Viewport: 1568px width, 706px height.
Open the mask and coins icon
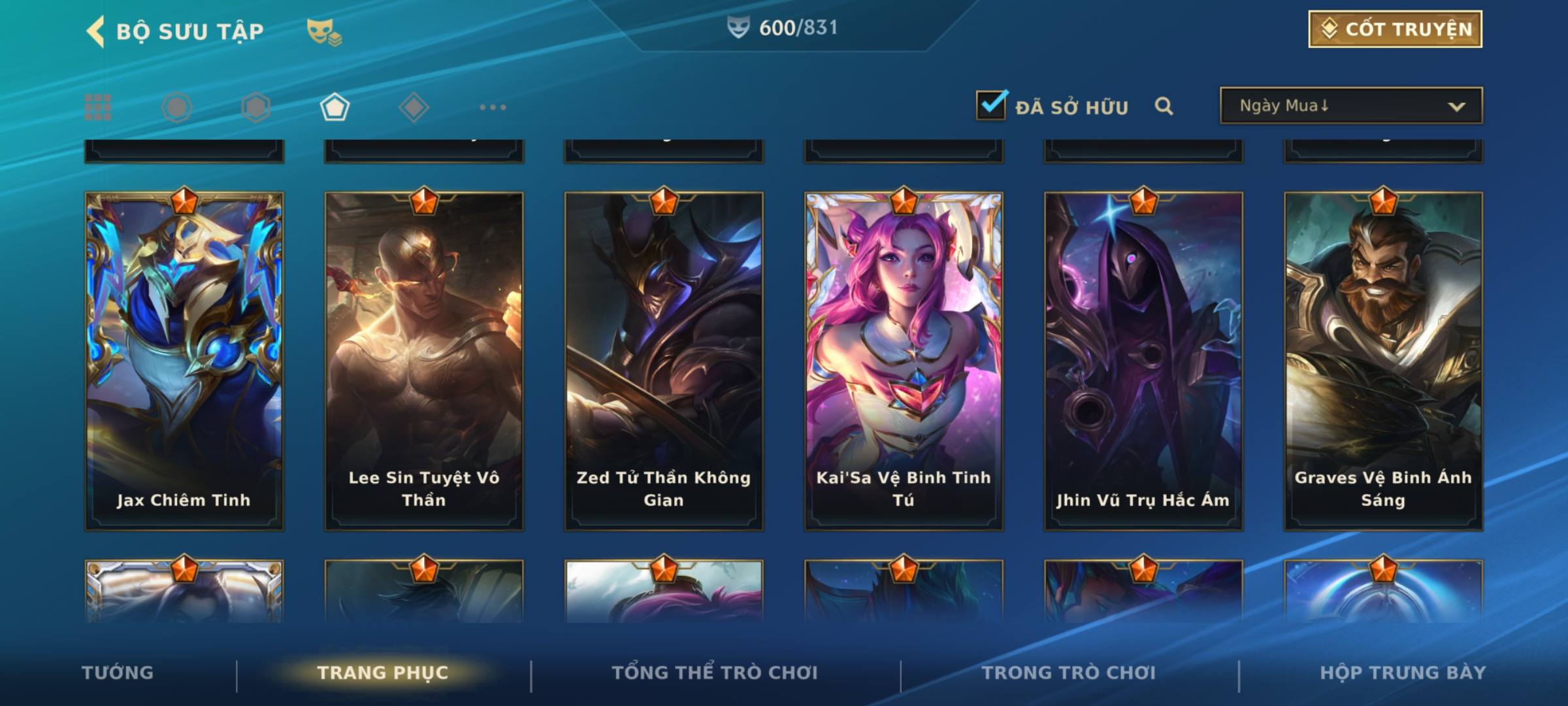324,31
